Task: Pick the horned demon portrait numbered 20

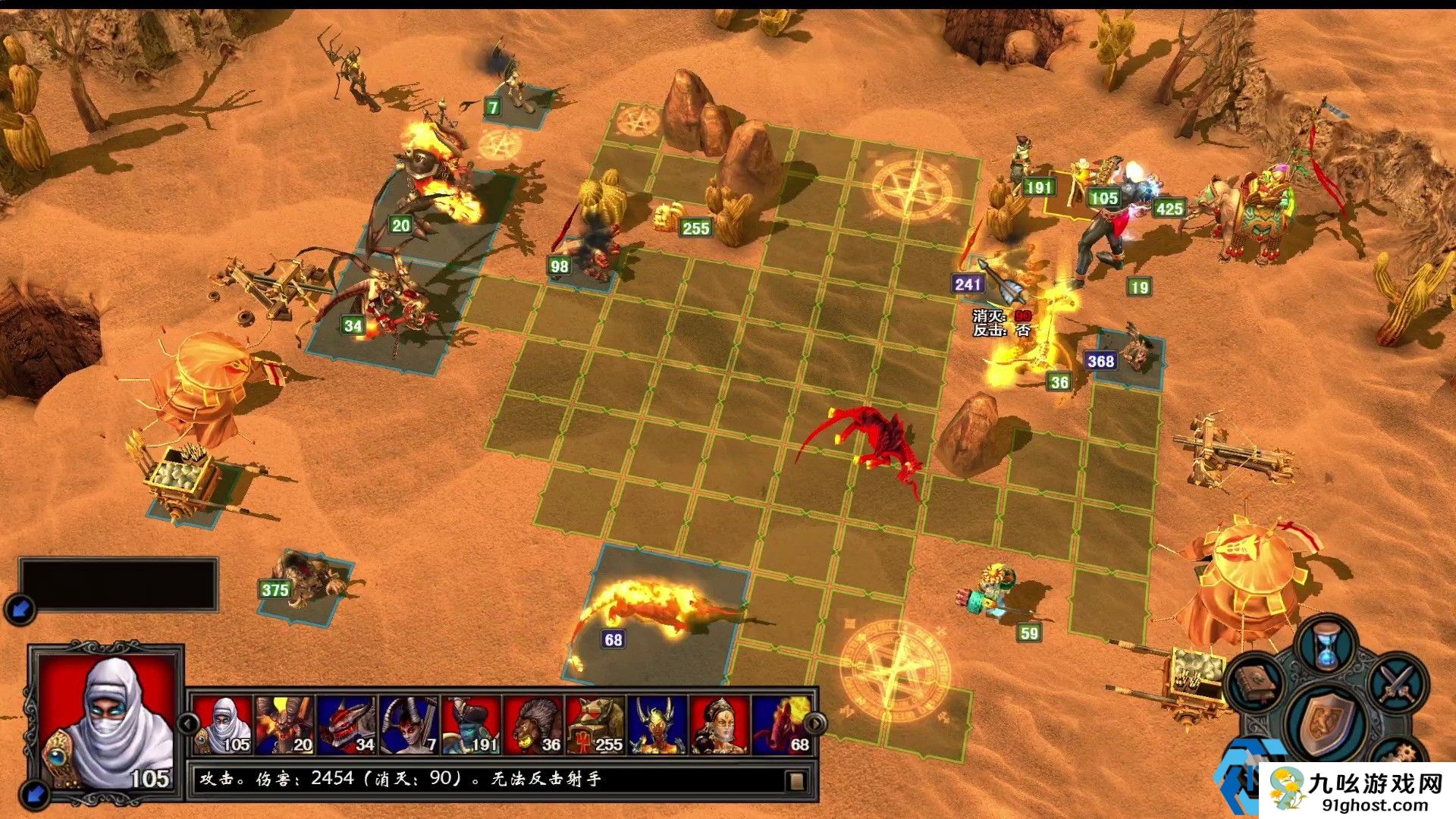Action: click(x=285, y=724)
